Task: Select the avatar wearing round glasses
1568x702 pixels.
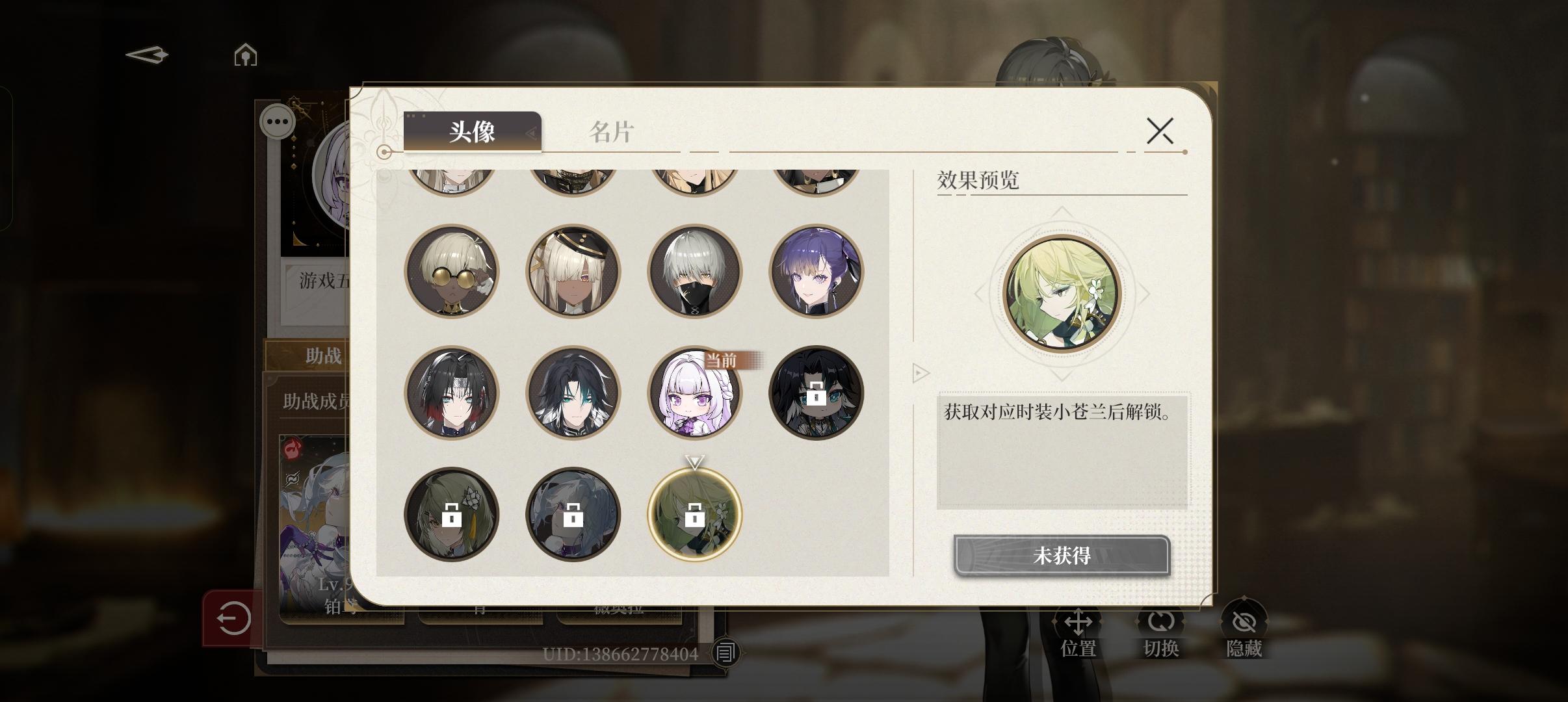Action: point(453,272)
